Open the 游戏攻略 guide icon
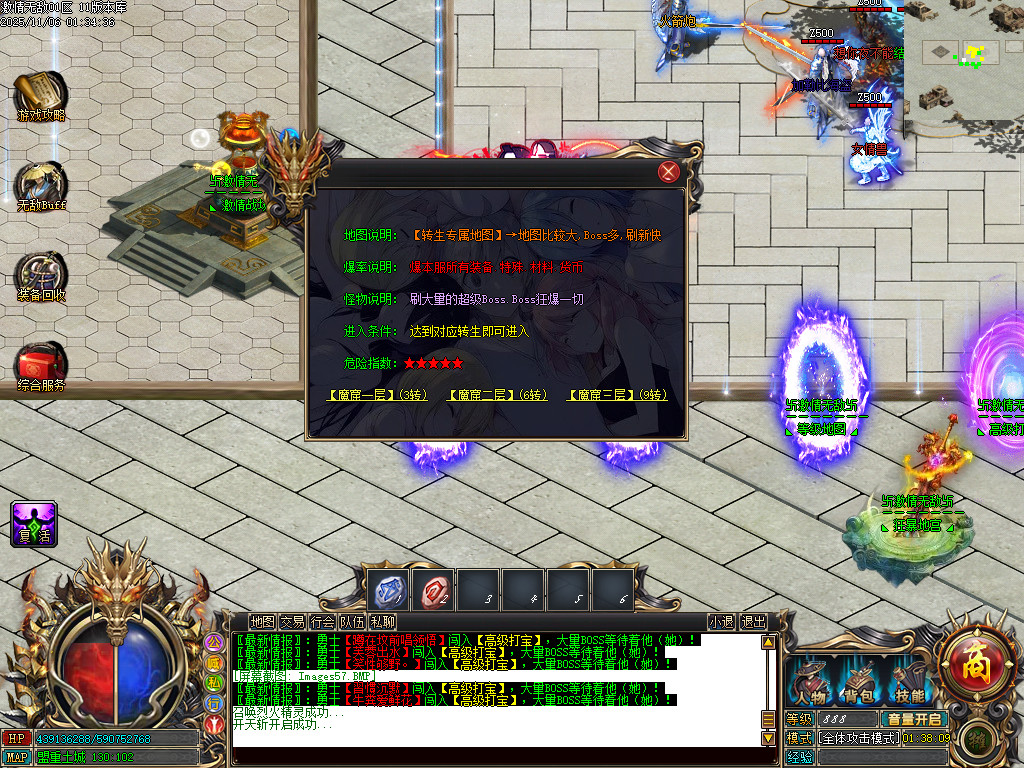Image resolution: width=1024 pixels, height=768 pixels. [41, 93]
